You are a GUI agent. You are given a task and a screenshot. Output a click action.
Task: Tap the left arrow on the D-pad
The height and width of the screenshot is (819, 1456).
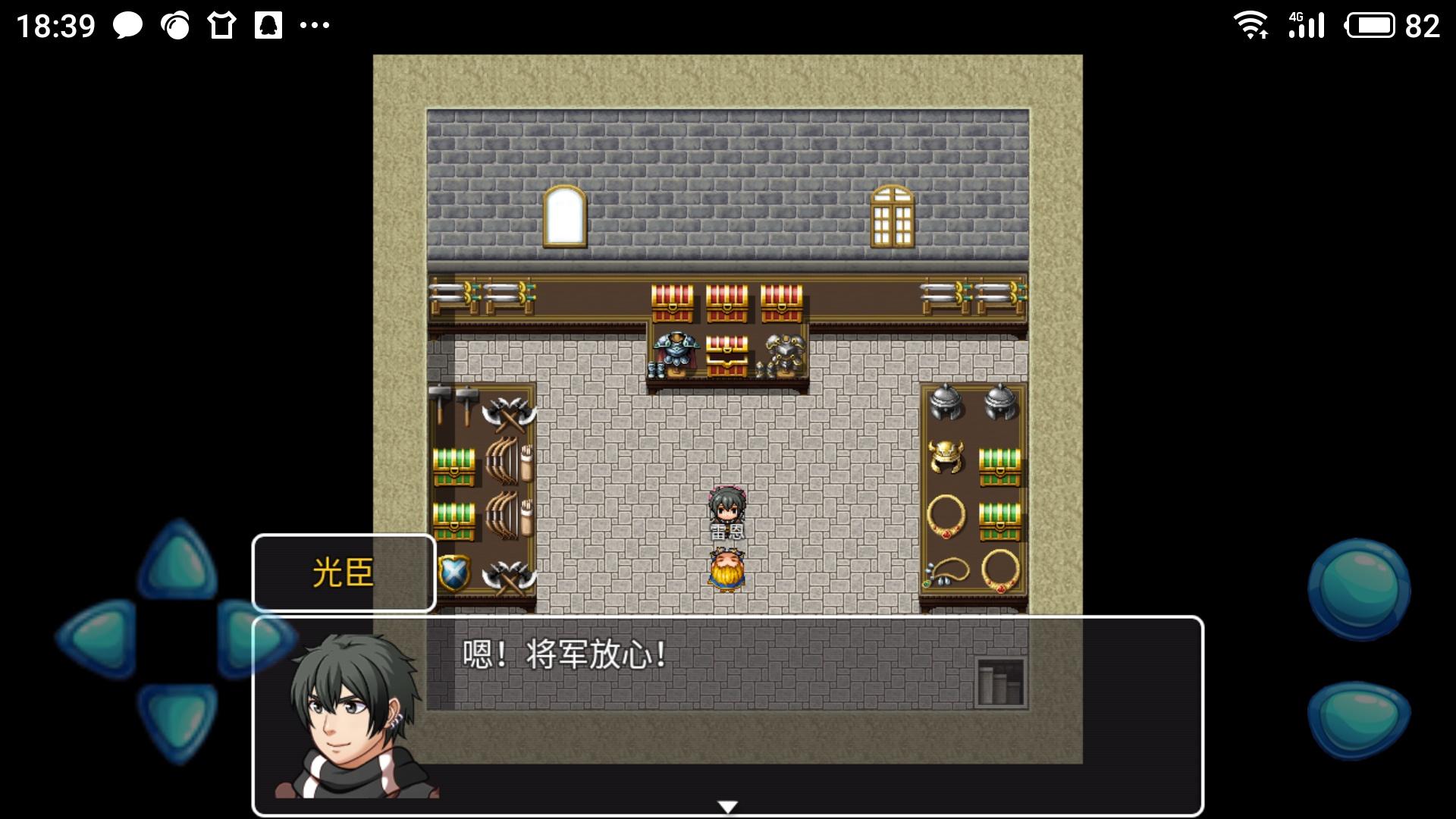pos(97,637)
